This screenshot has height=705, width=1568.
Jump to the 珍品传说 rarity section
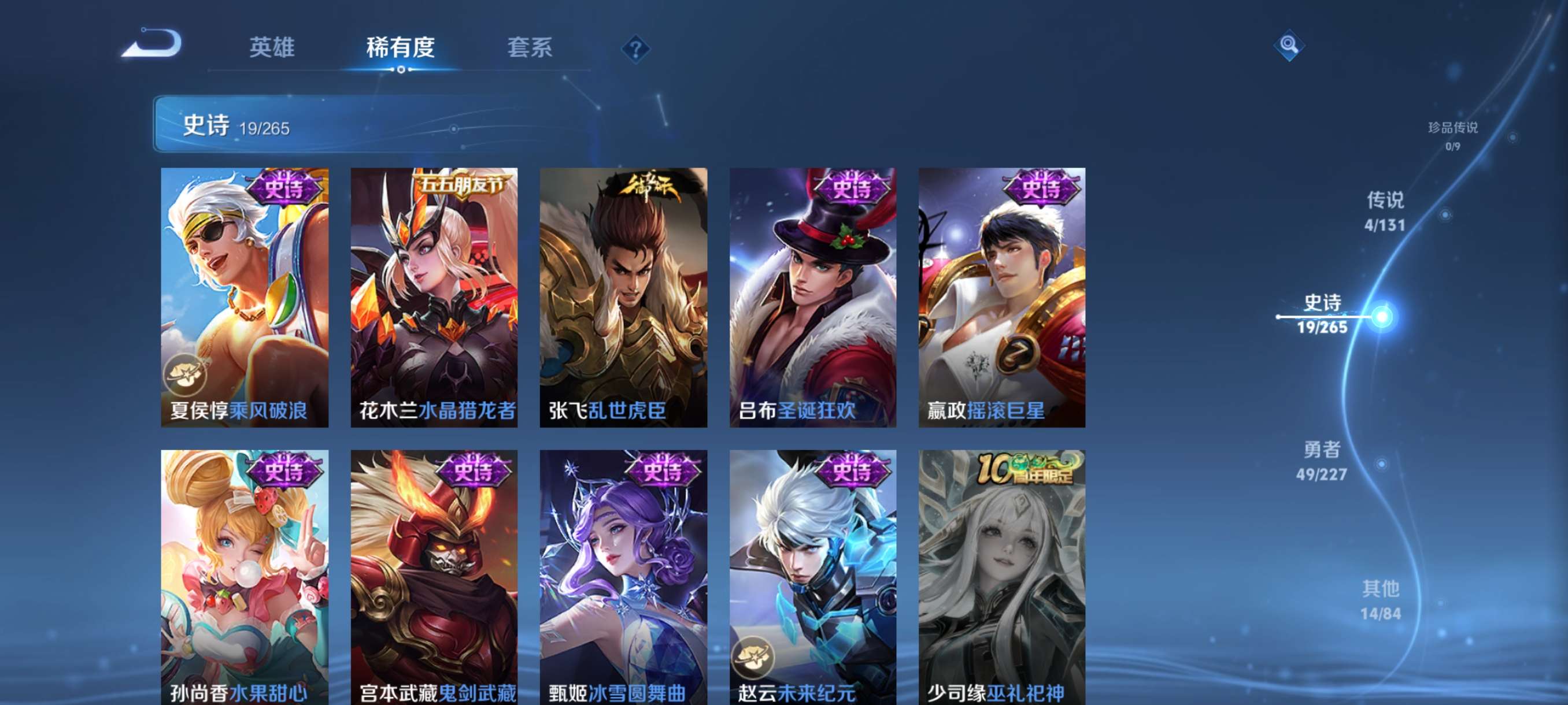tap(1452, 135)
